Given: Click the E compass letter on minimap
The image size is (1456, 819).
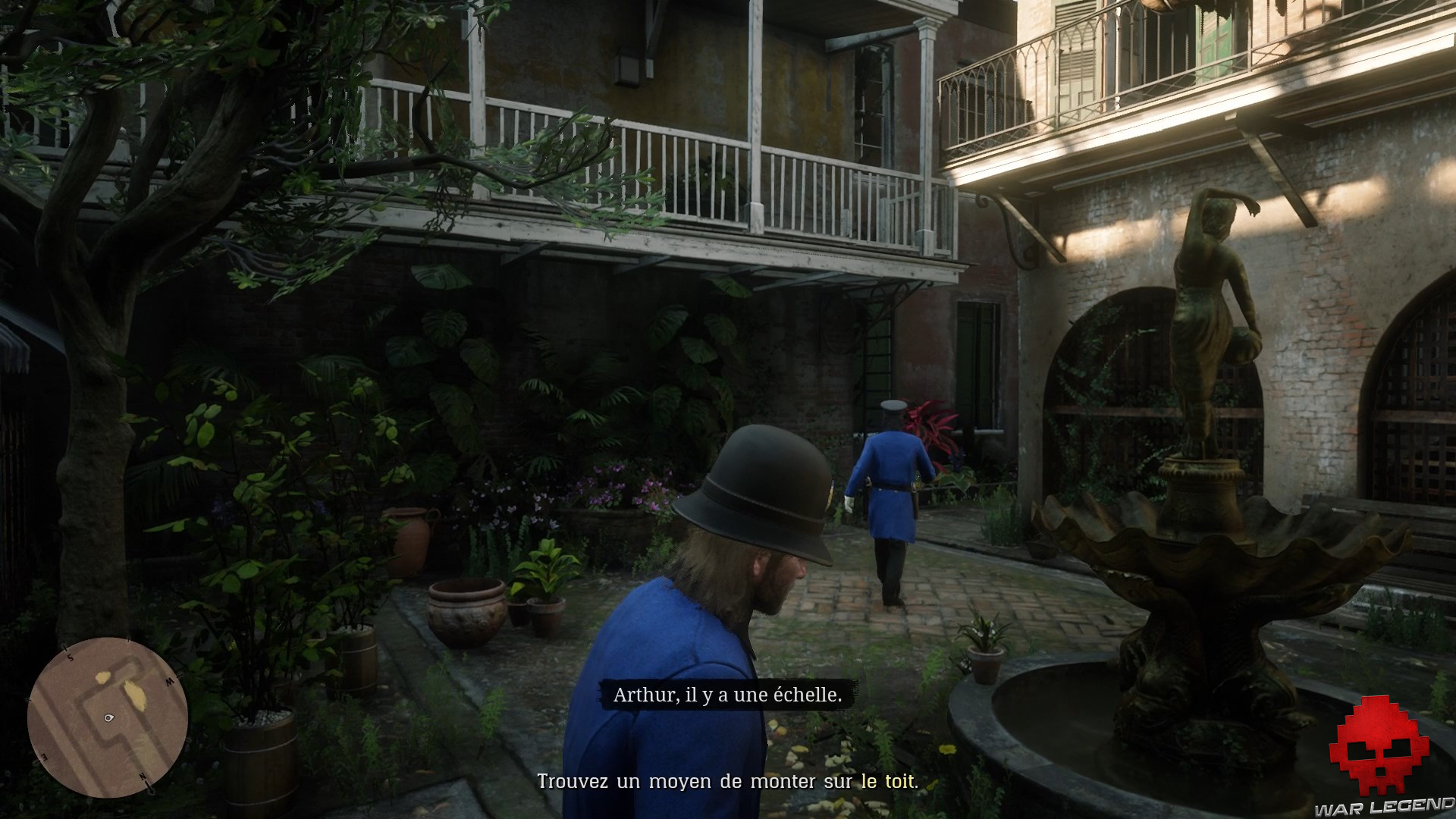Looking at the screenshot, I should coord(44,756).
